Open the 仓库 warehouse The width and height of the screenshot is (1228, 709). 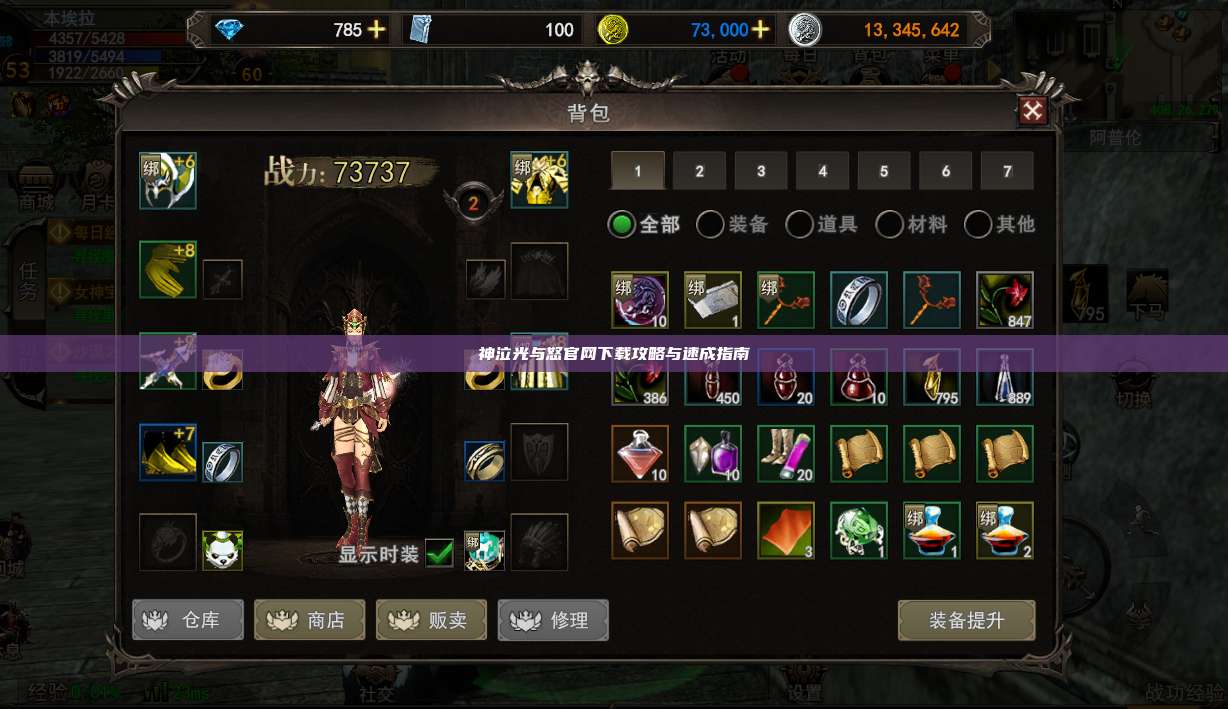coord(188,620)
